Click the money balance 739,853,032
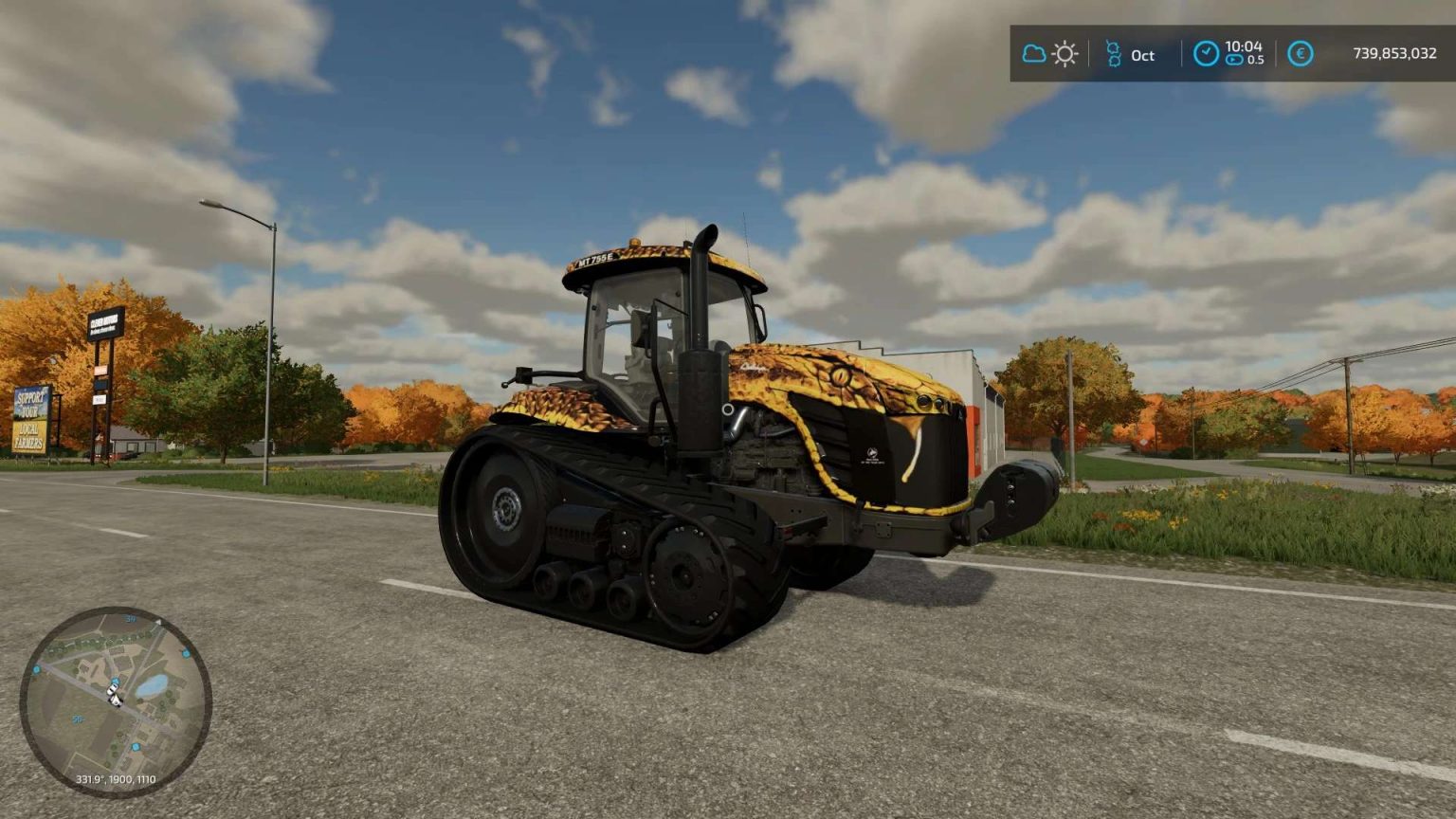1456x819 pixels. click(x=1395, y=53)
